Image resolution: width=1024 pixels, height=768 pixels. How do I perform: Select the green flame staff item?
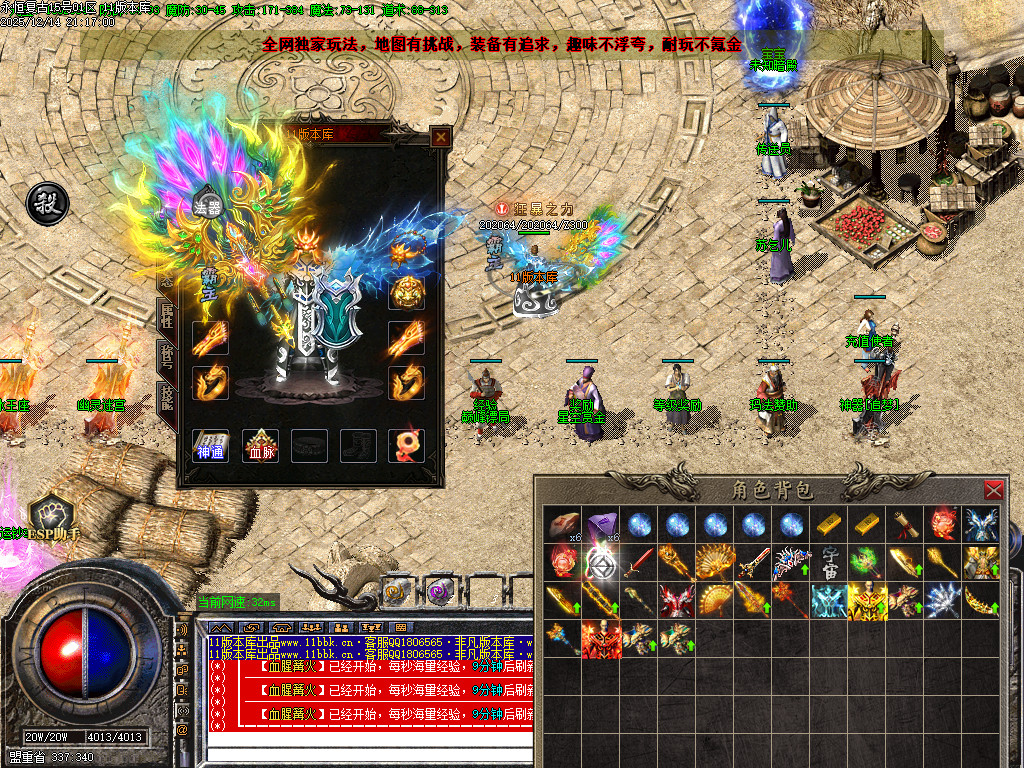(x=867, y=563)
